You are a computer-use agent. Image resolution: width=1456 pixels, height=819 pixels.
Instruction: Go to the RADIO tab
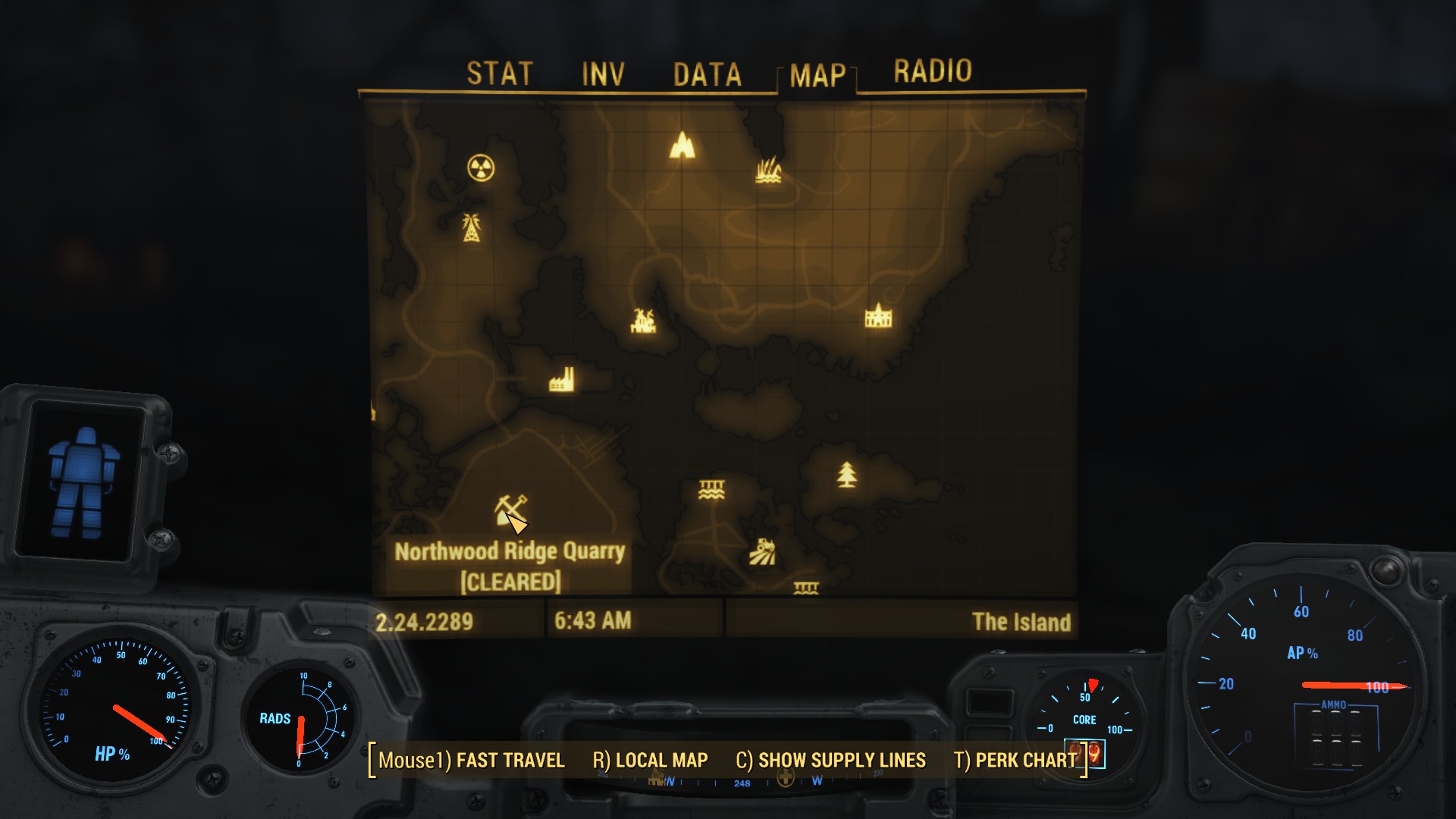point(932,71)
